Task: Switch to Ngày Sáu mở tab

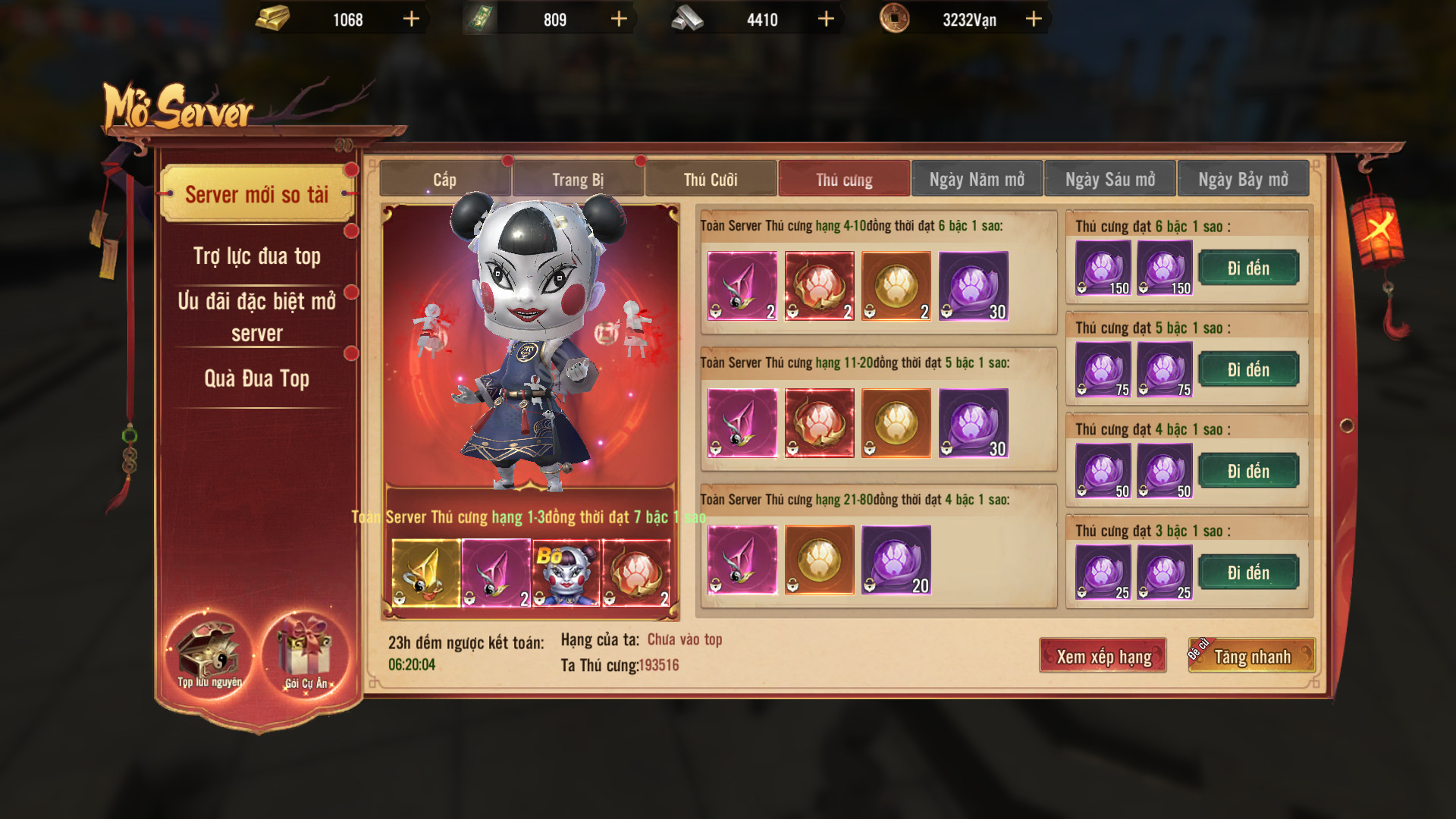Action: [1110, 180]
